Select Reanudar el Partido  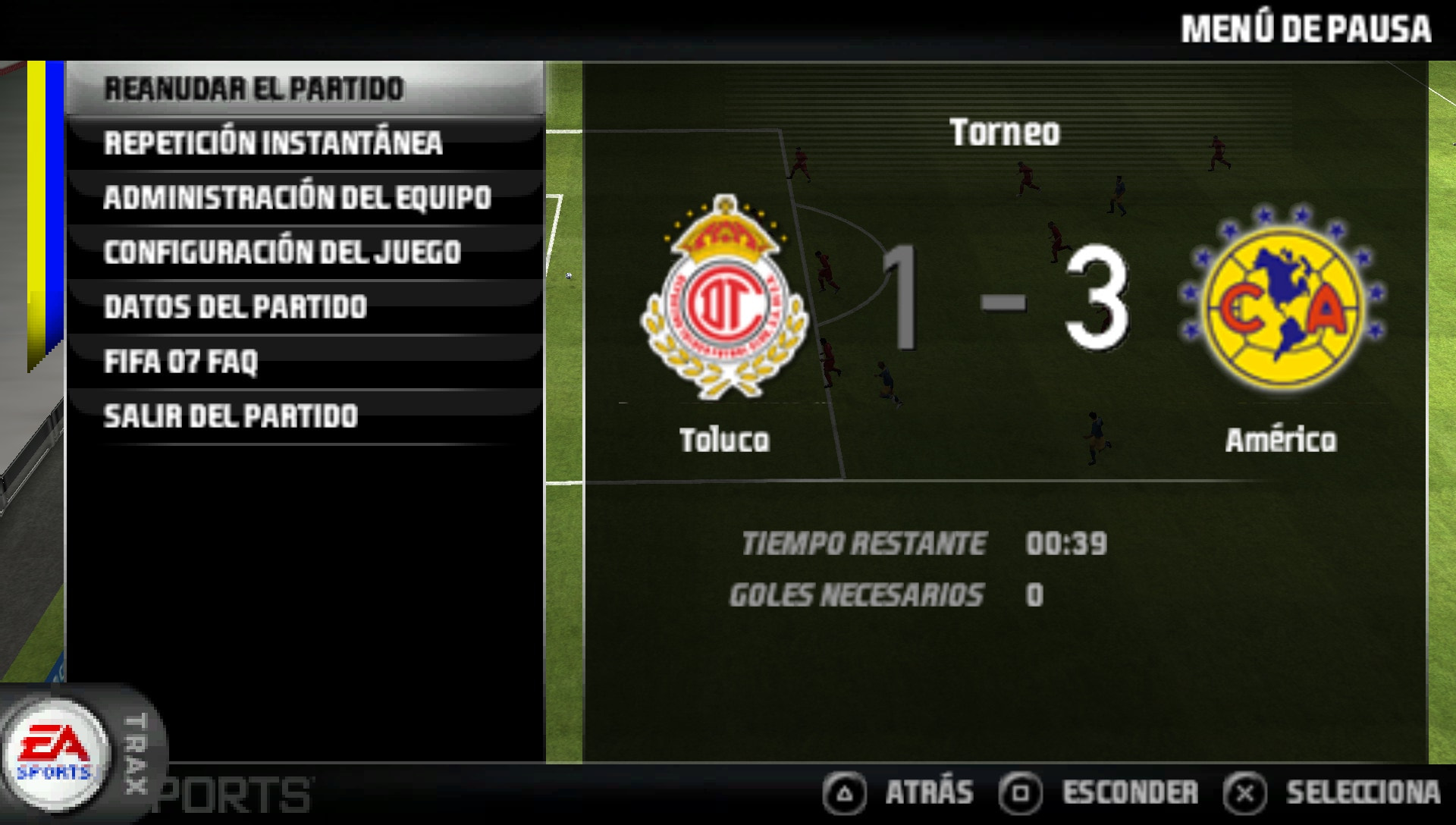(x=254, y=87)
